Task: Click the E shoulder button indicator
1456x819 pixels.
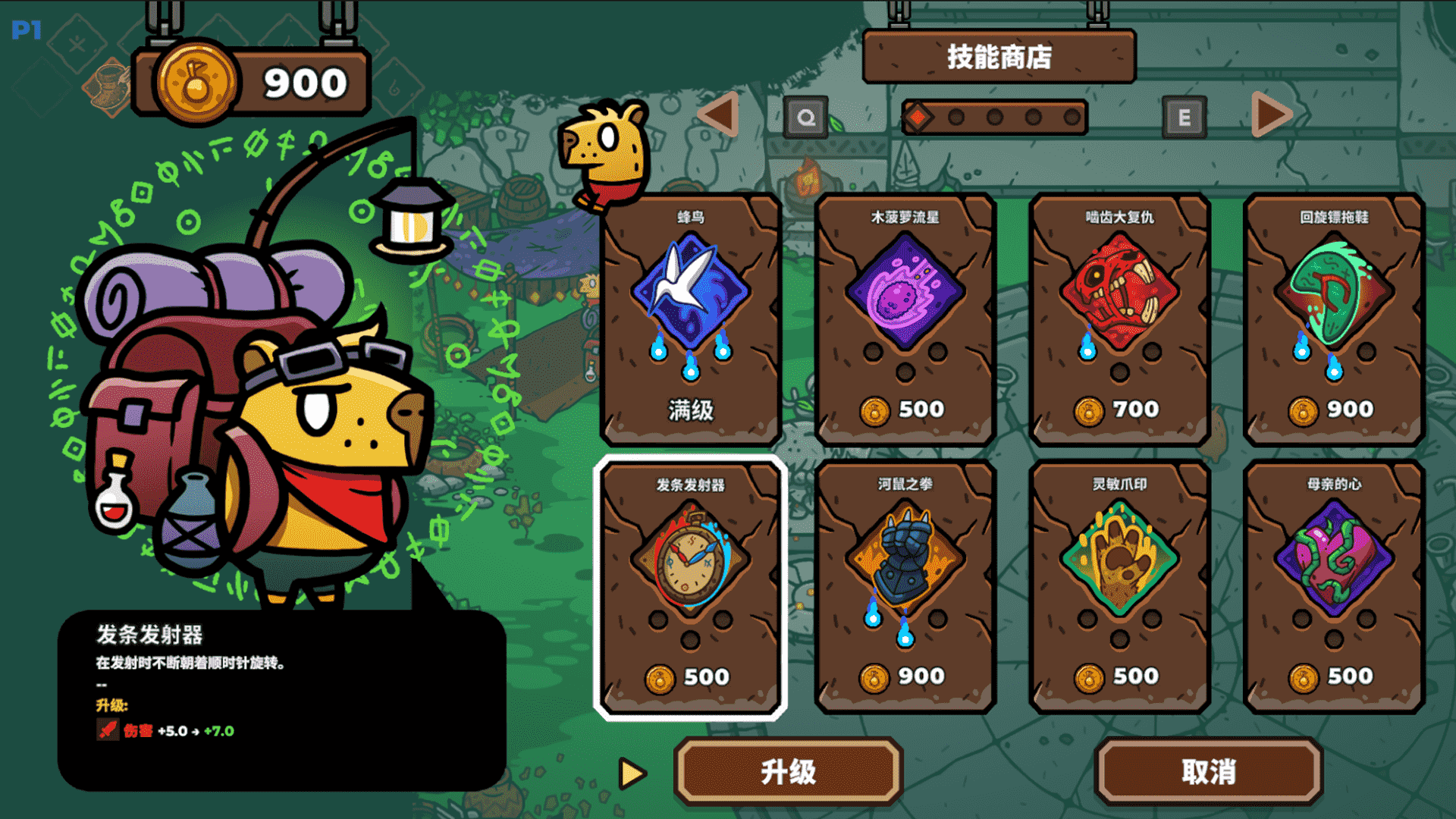Action: point(1185,118)
